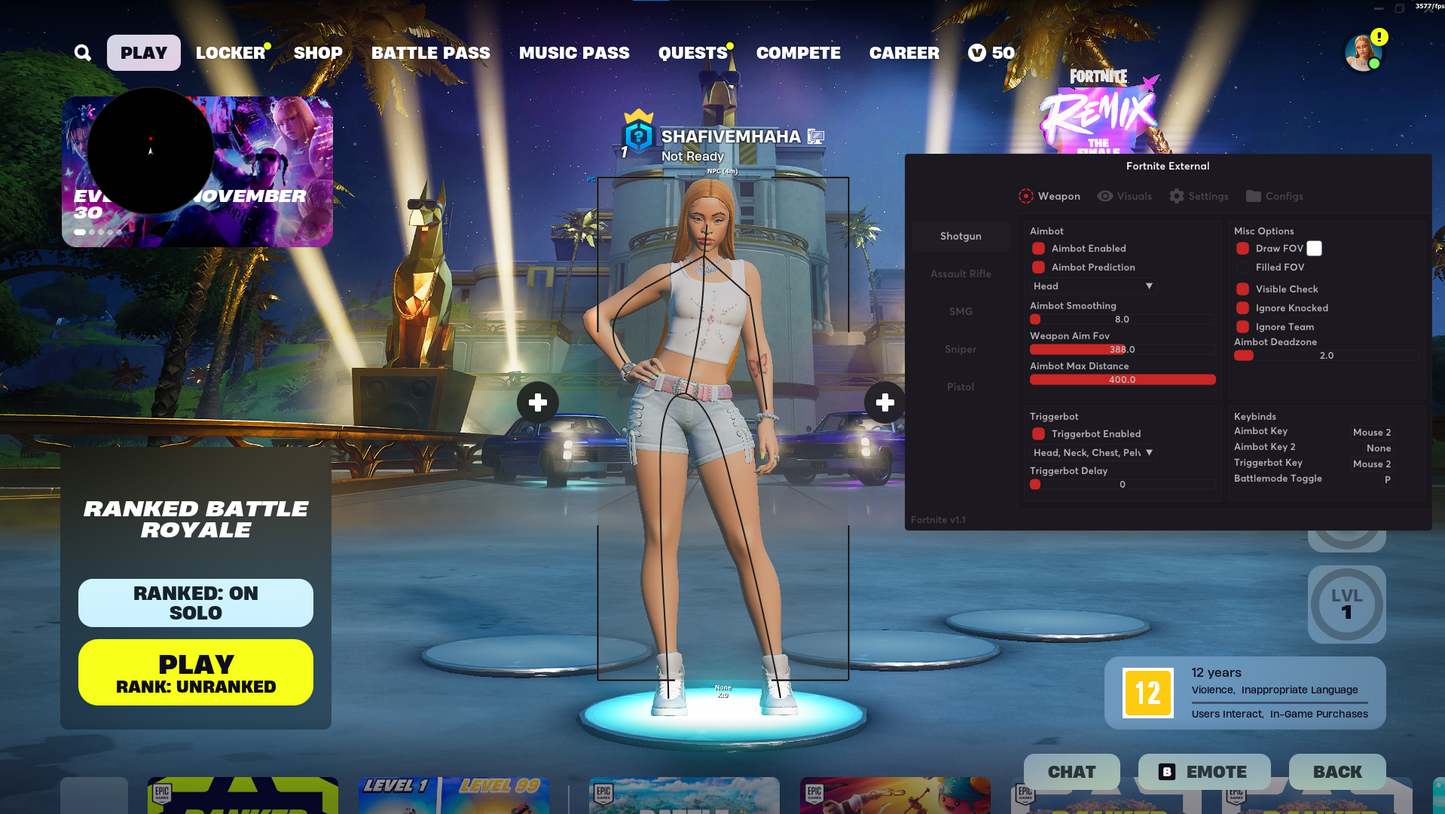This screenshot has width=1445, height=814.
Task: Open the search magnifier icon
Action: (81, 52)
